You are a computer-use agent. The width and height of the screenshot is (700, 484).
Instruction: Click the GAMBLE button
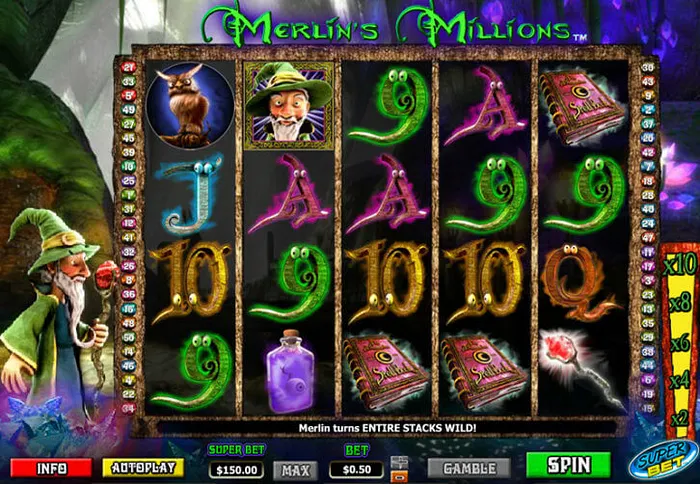click(x=469, y=467)
